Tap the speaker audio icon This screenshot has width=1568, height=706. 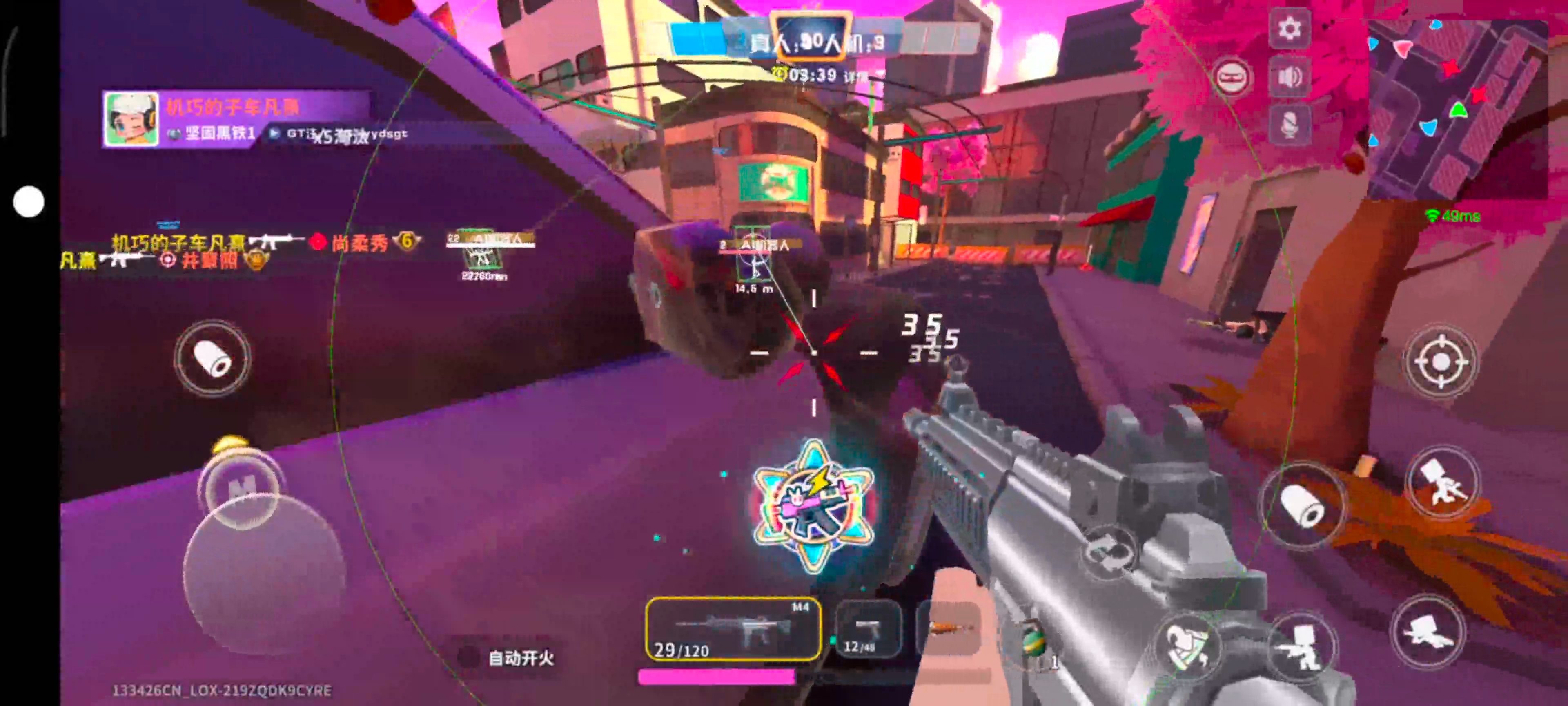[x=1289, y=76]
